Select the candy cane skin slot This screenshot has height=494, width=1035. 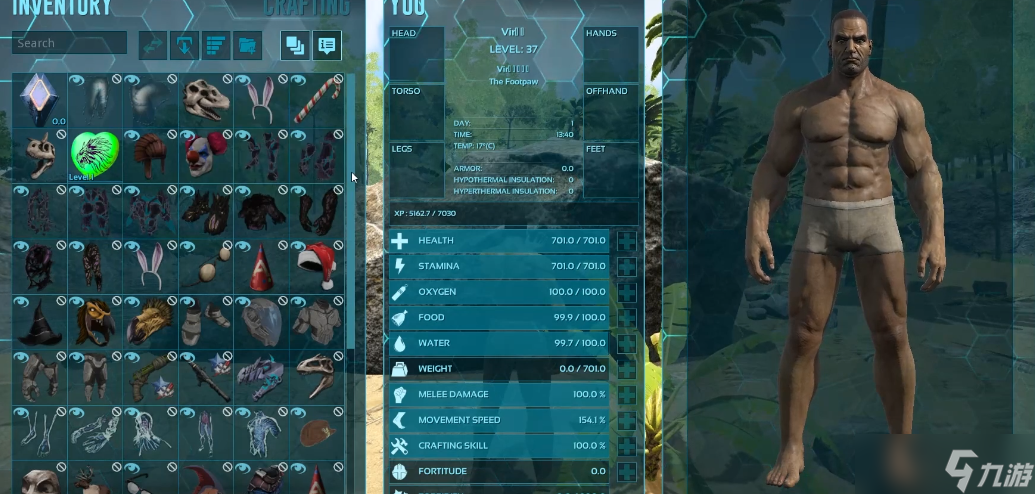pos(318,99)
